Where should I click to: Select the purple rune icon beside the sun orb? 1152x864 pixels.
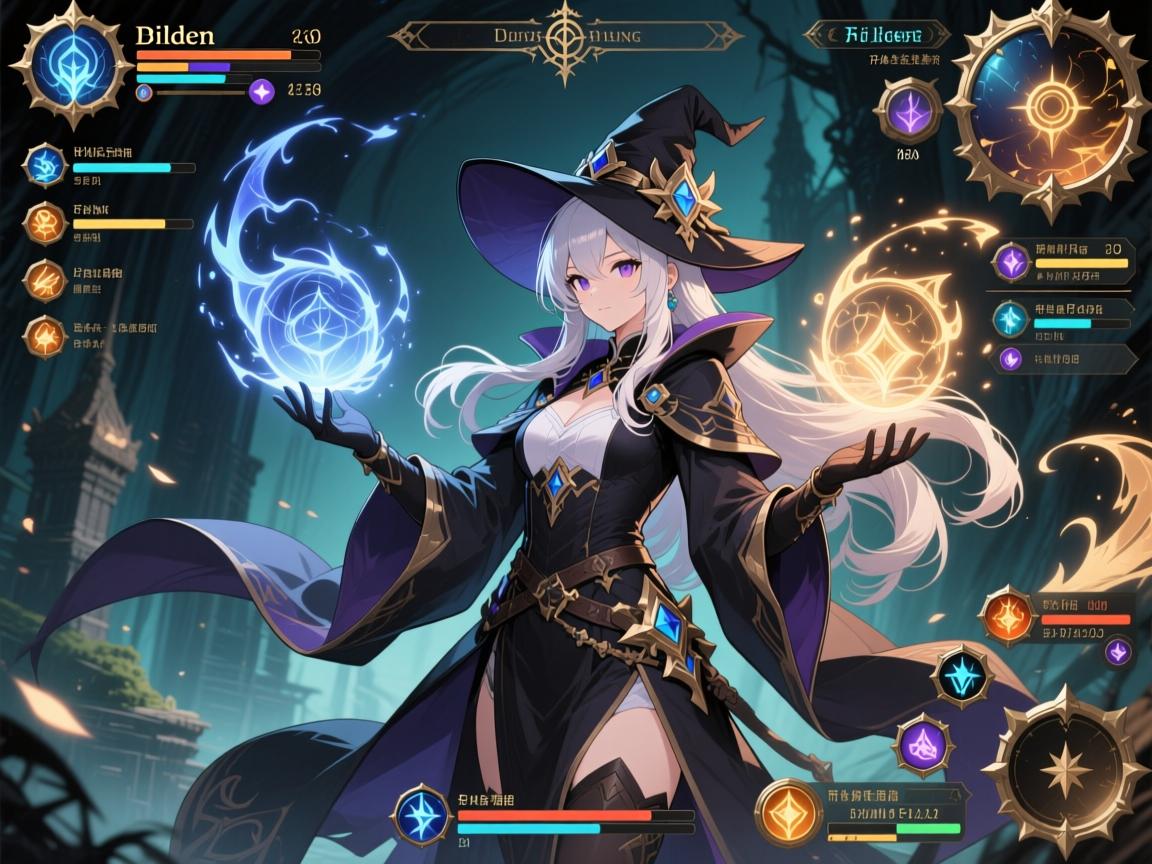908,109
